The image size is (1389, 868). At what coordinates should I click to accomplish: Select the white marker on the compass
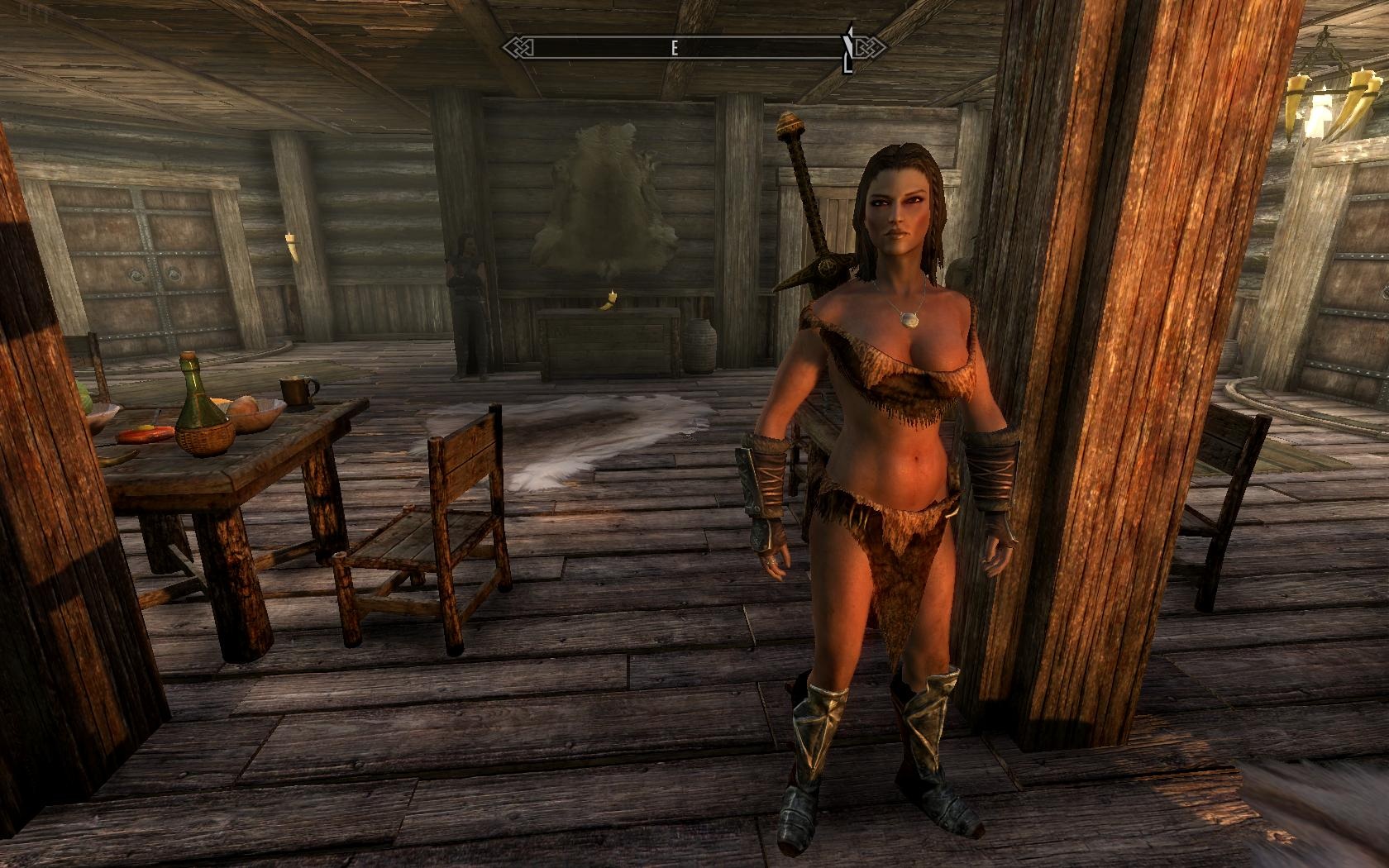click(847, 50)
